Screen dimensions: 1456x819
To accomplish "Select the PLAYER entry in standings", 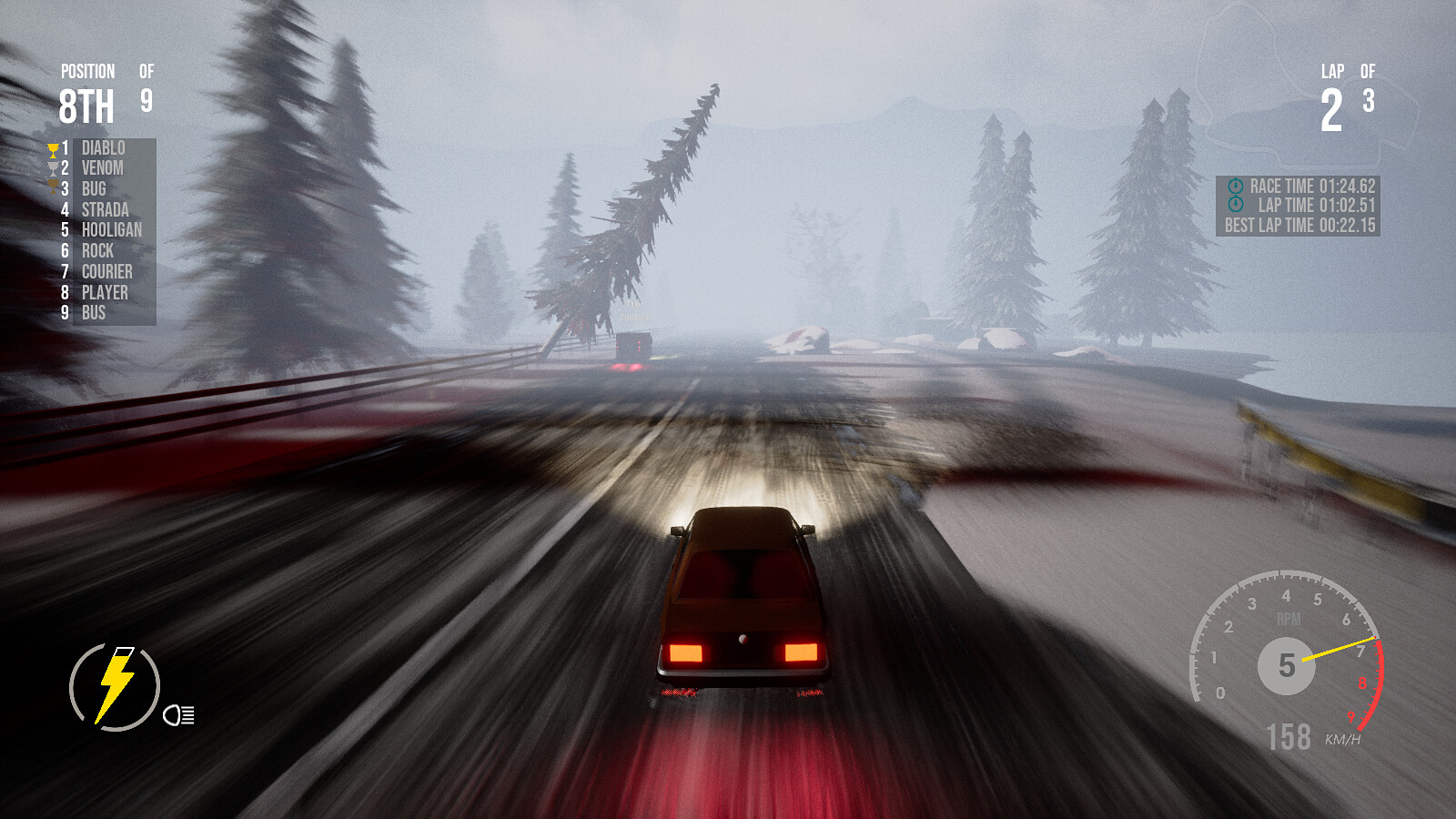I will click(x=106, y=292).
